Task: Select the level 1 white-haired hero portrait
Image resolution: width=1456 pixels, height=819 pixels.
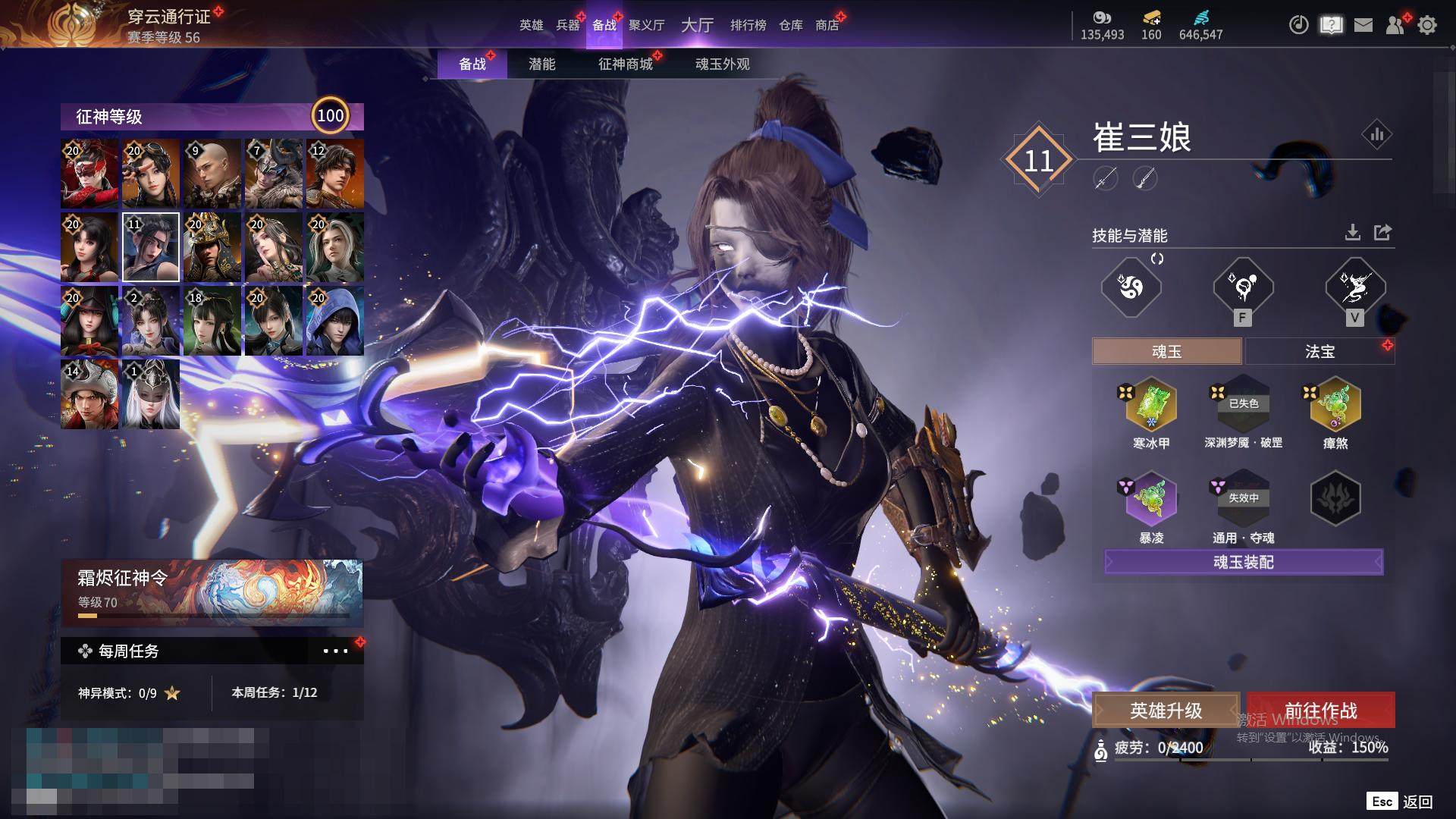Action: coord(151,394)
